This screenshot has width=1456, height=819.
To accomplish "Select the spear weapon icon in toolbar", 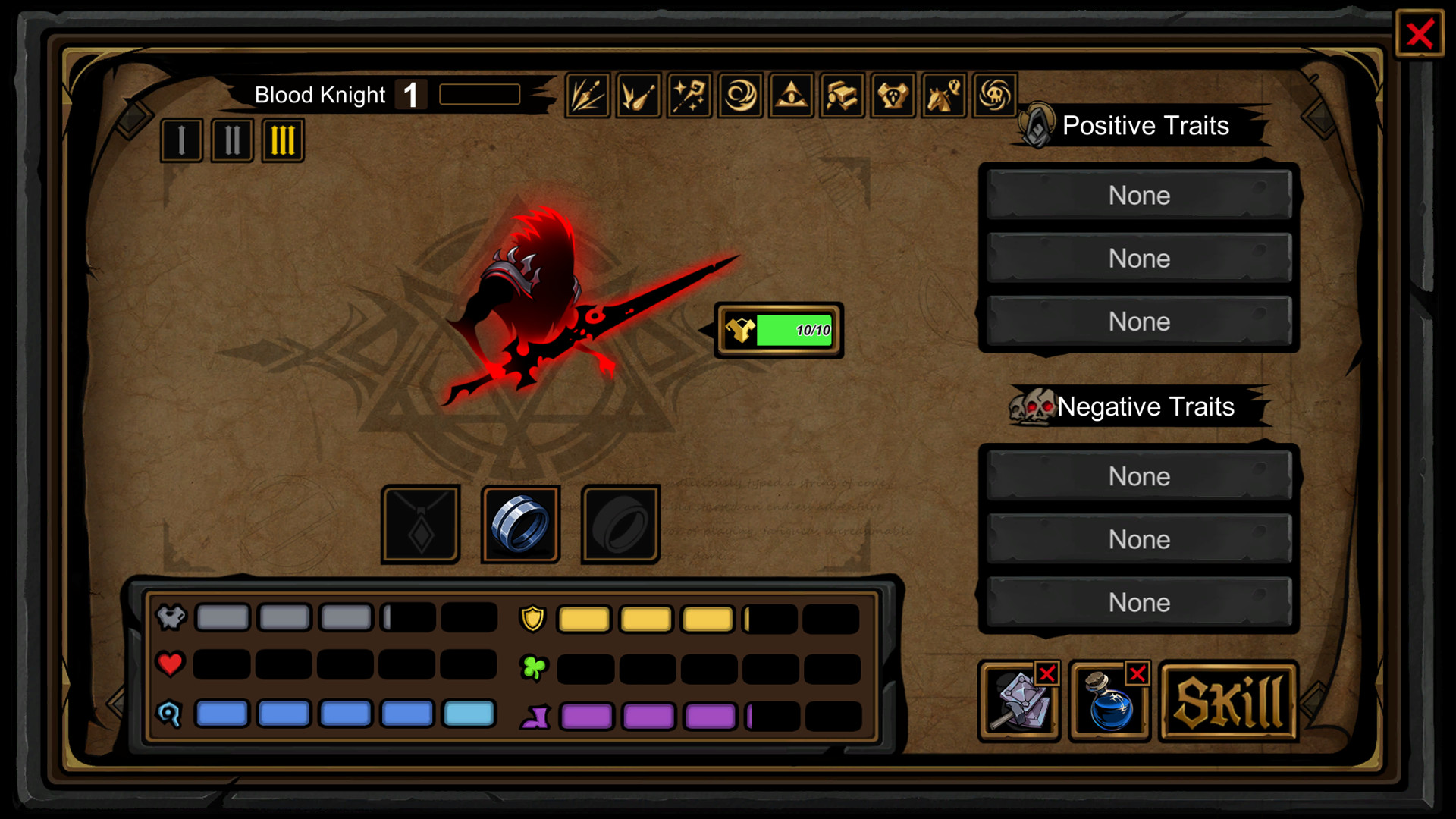I will point(588,95).
